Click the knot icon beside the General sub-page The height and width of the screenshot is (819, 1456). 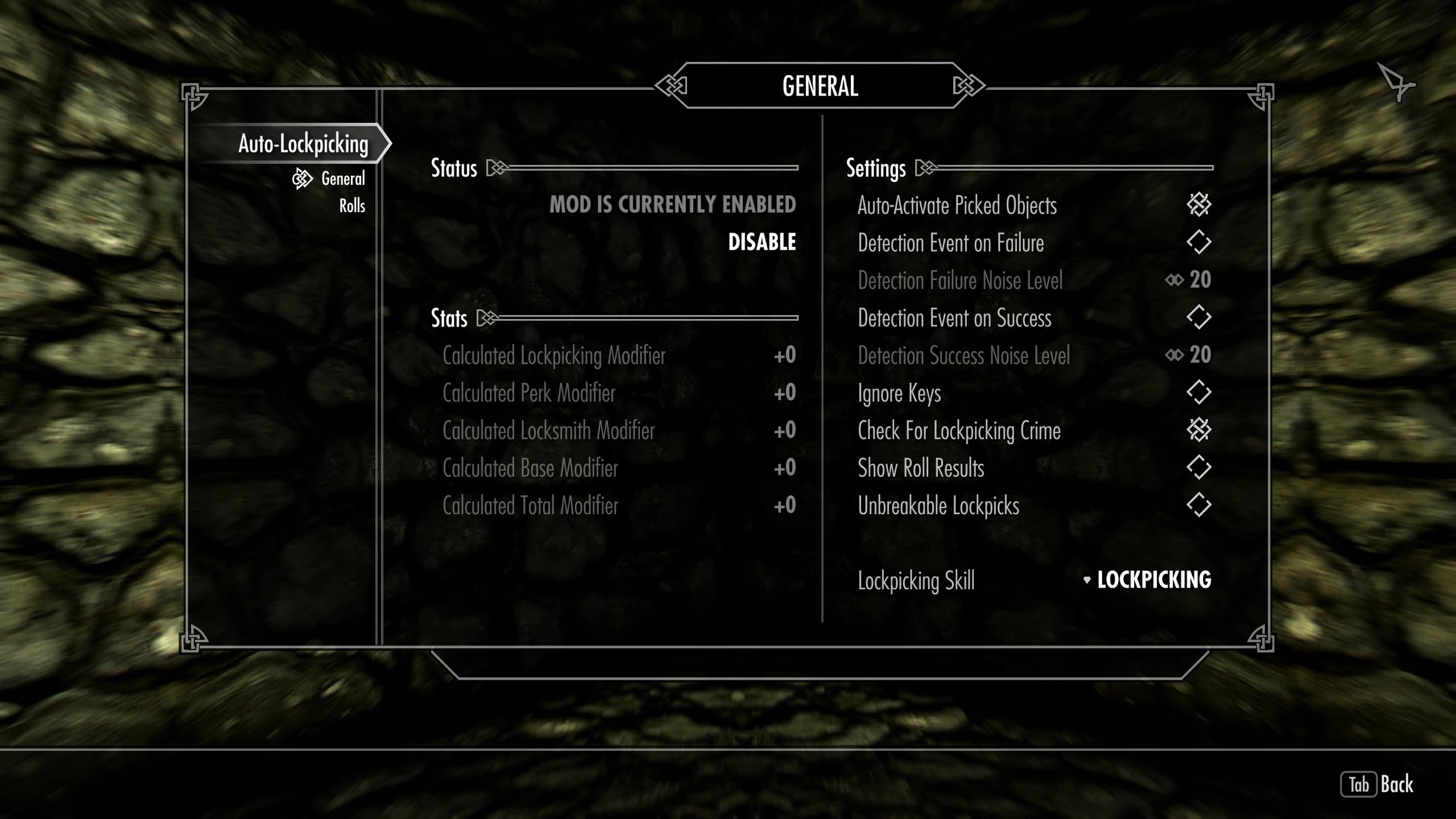point(302,178)
